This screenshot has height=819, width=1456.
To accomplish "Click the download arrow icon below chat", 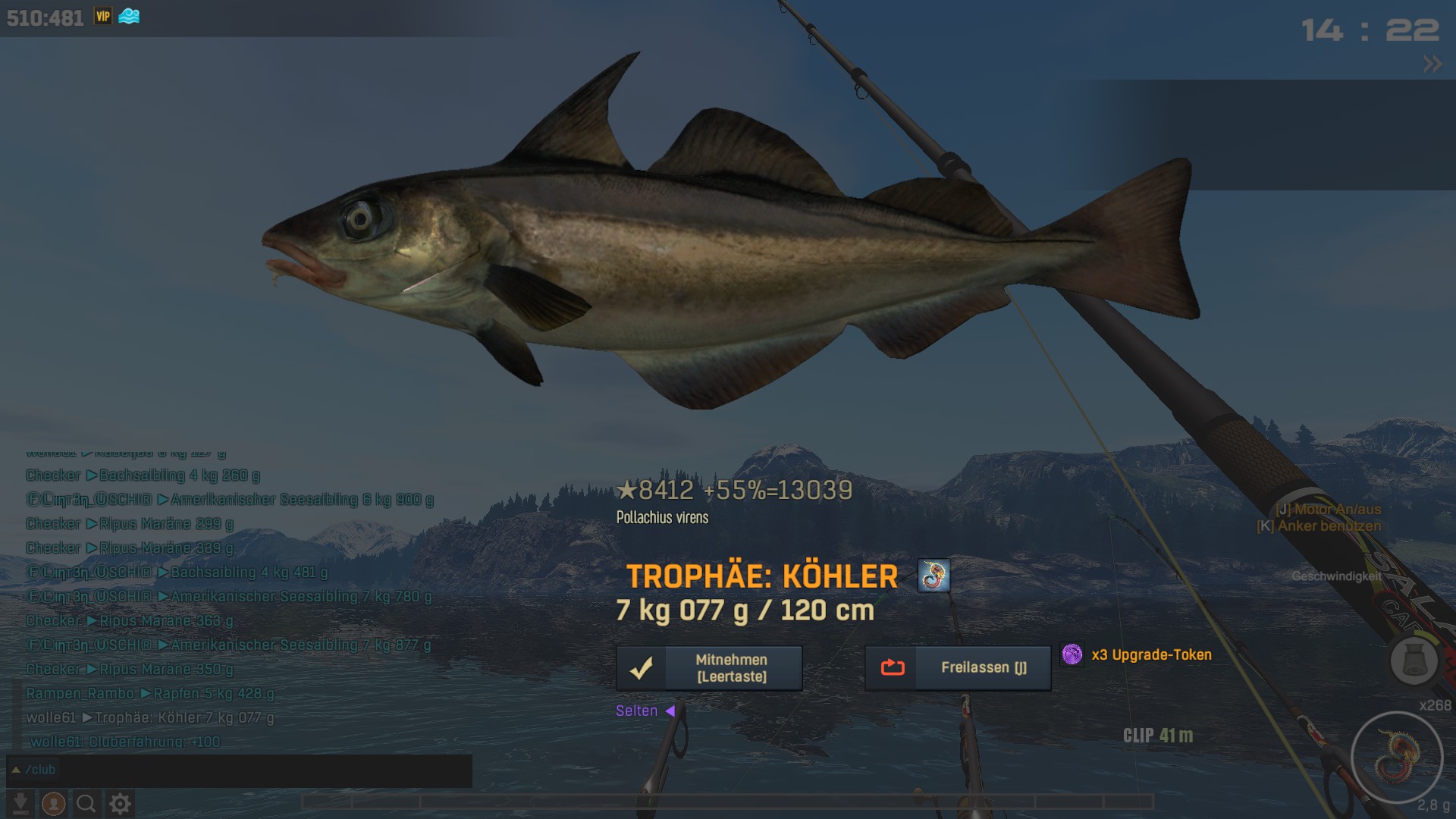I will coord(21,803).
